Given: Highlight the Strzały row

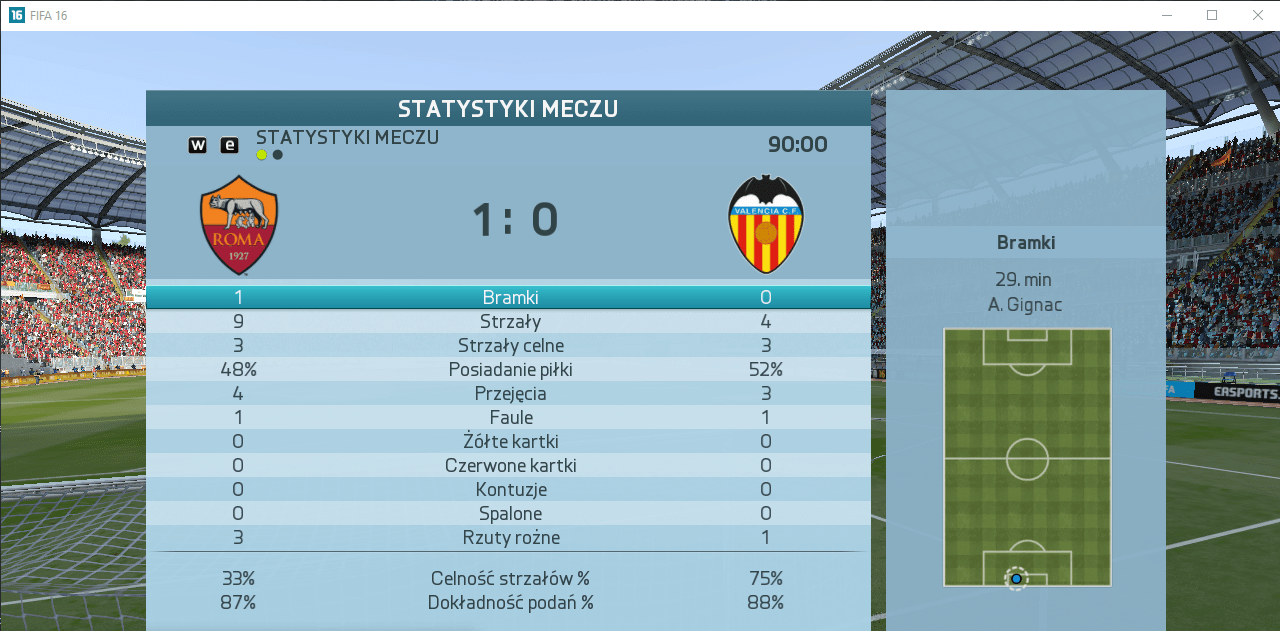Looking at the screenshot, I should [x=510, y=321].
